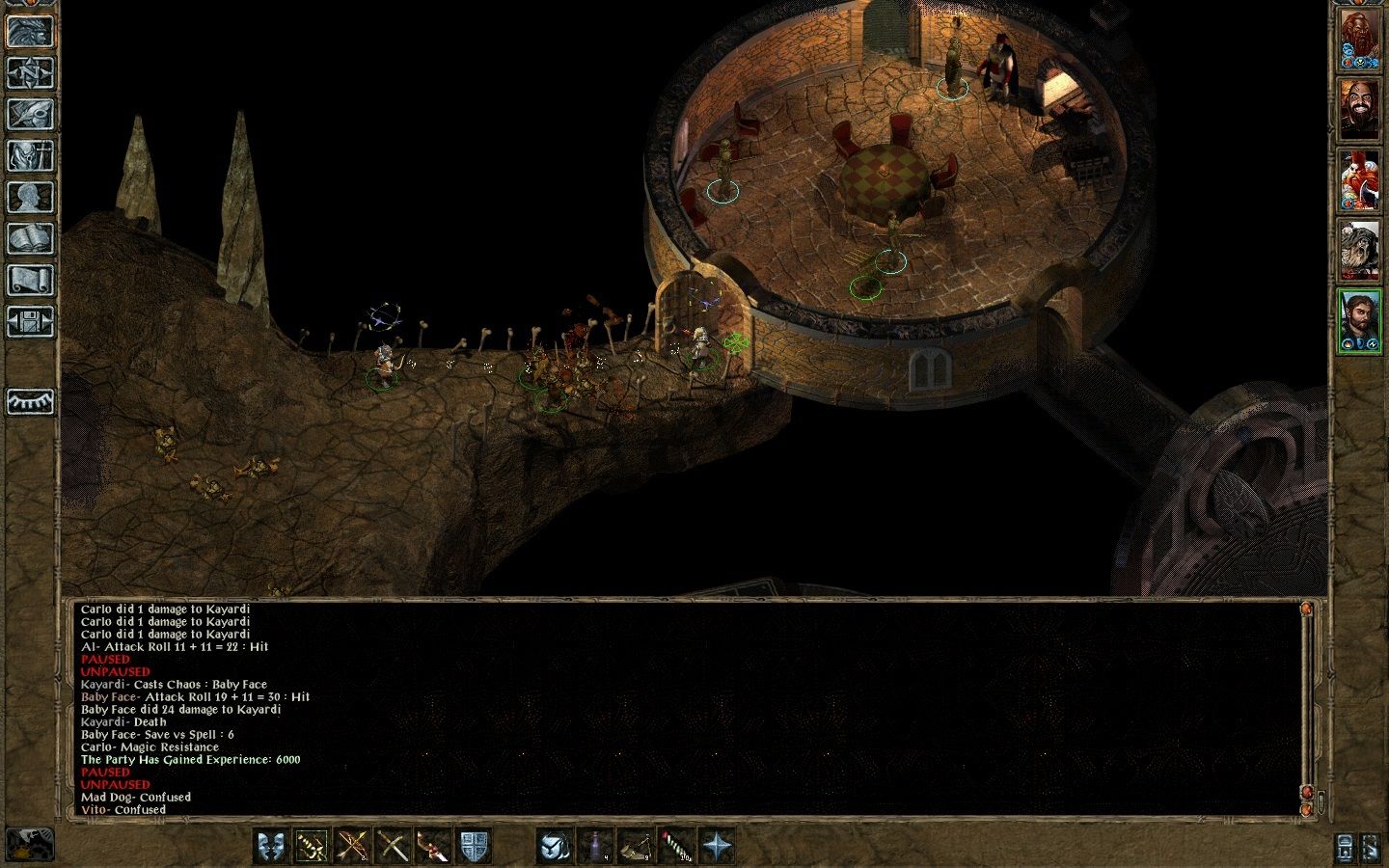Pick the dog-faced character portrait

click(1360, 251)
